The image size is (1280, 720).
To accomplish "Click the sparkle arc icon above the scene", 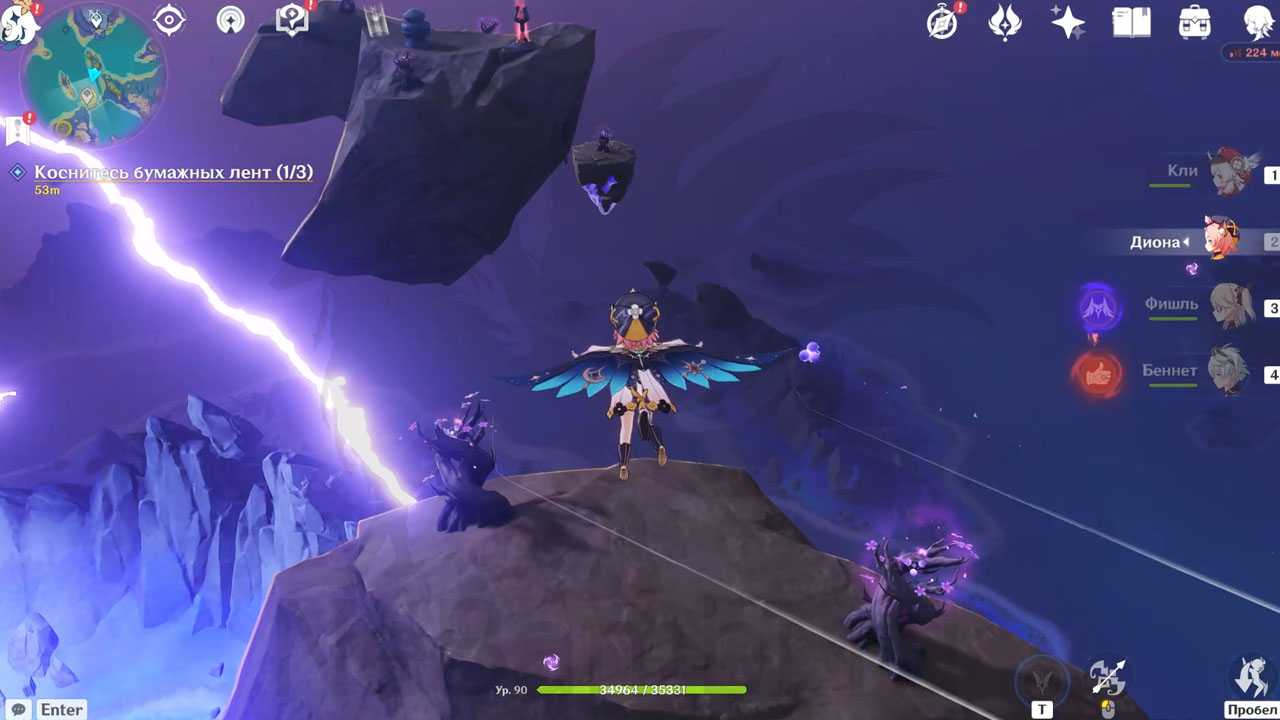I will [231, 20].
